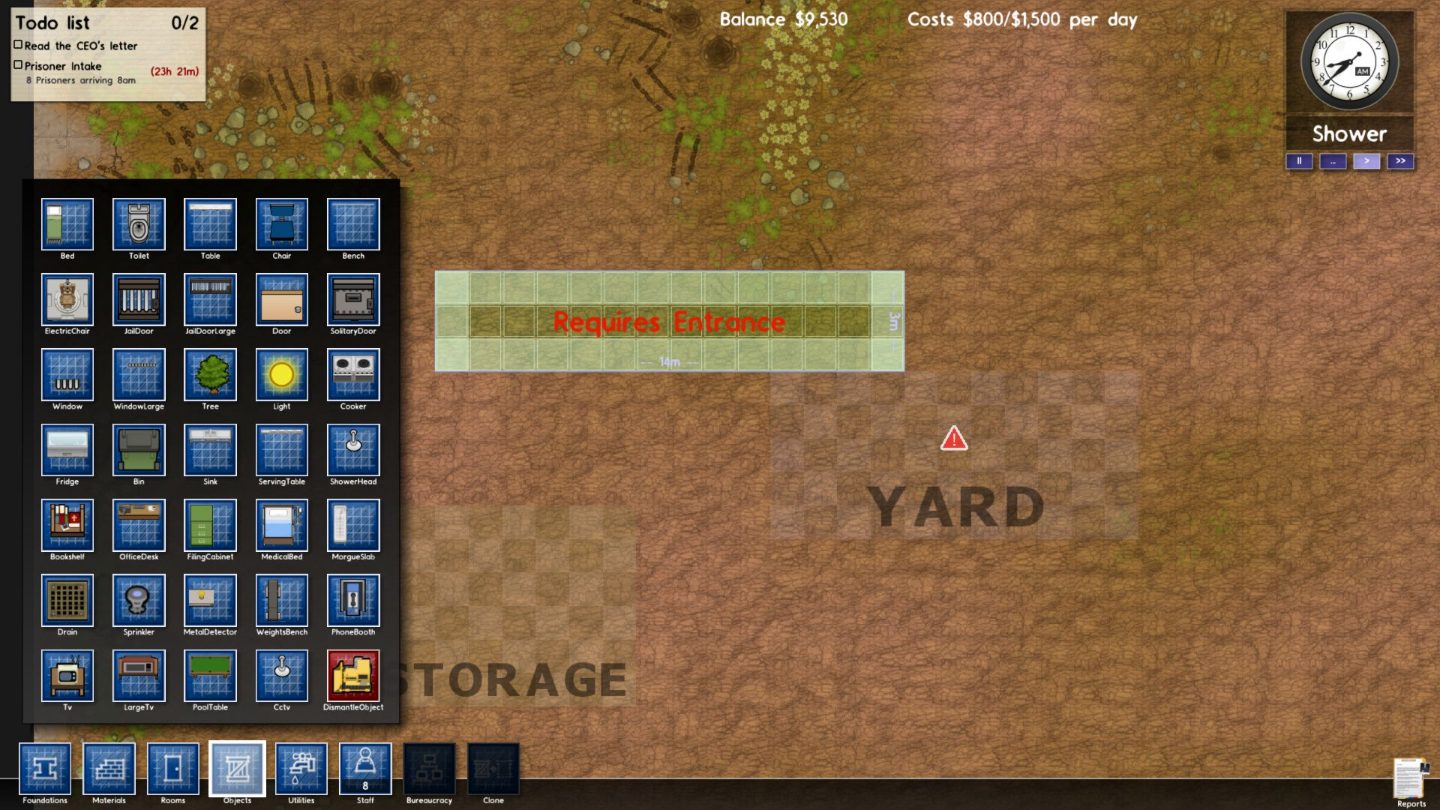Open the Reports clipboard
Image resolution: width=1440 pixels, height=810 pixels.
pos(1411,779)
